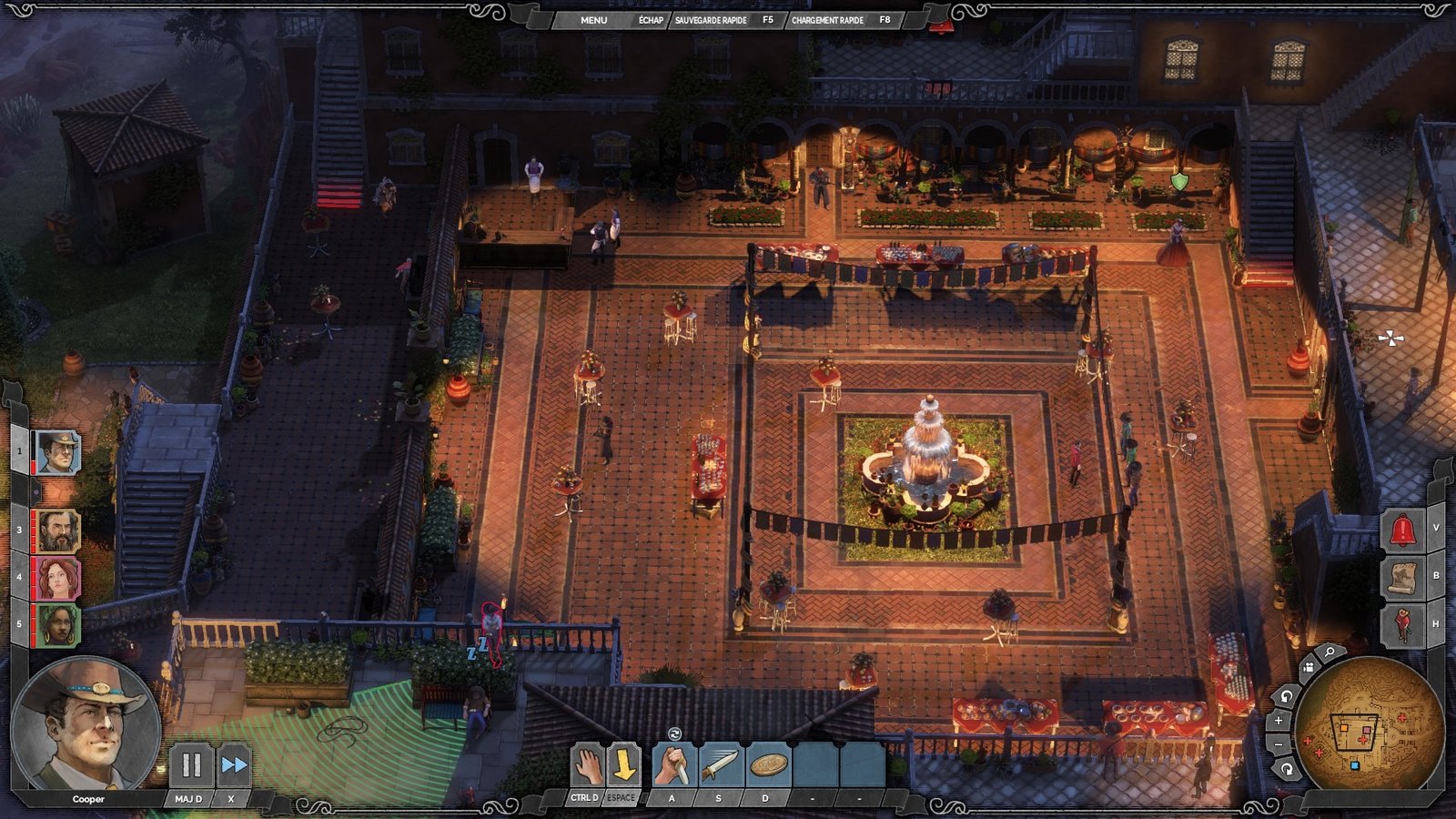Click the minimap's plus zoom button

pyautogui.click(x=1279, y=720)
